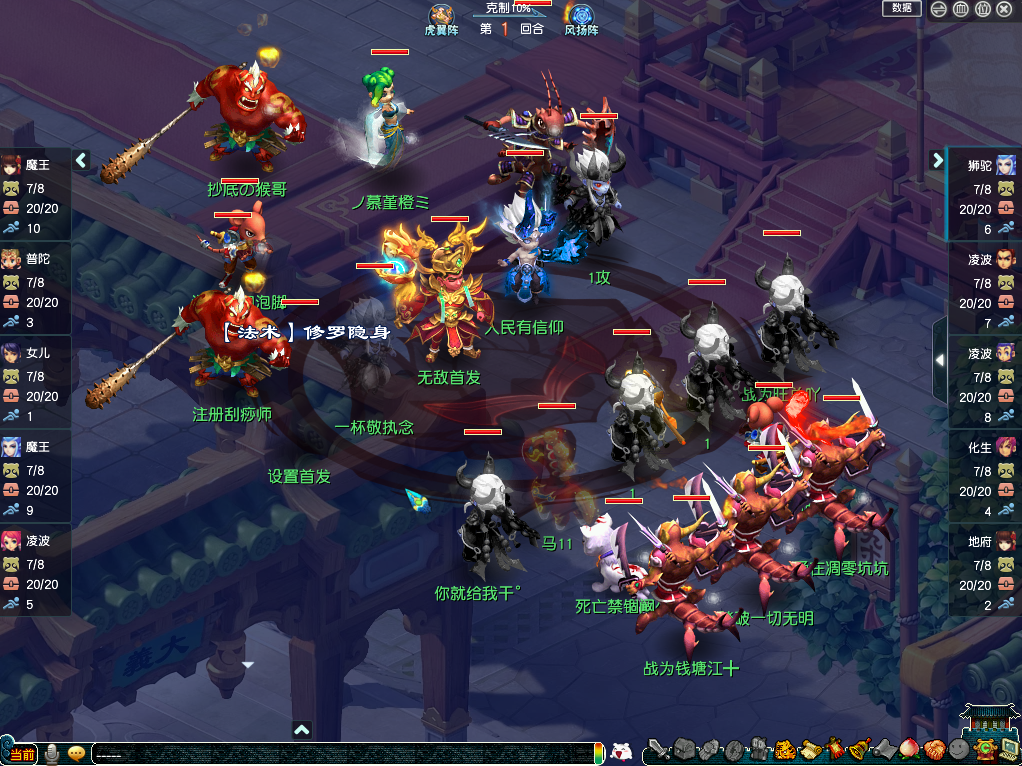The height and width of the screenshot is (766, 1022).
Task: Open the tiger head icon in toolbar
Action: [785, 749]
